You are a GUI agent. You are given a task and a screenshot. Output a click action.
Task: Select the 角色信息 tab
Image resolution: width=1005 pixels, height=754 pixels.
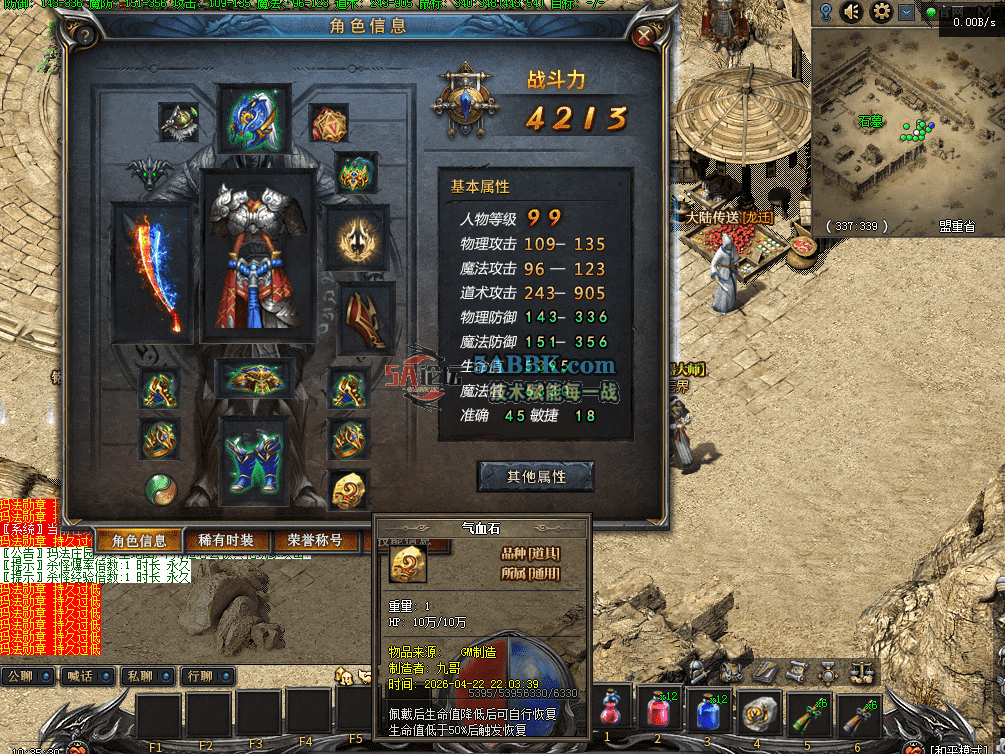pyautogui.click(x=139, y=541)
